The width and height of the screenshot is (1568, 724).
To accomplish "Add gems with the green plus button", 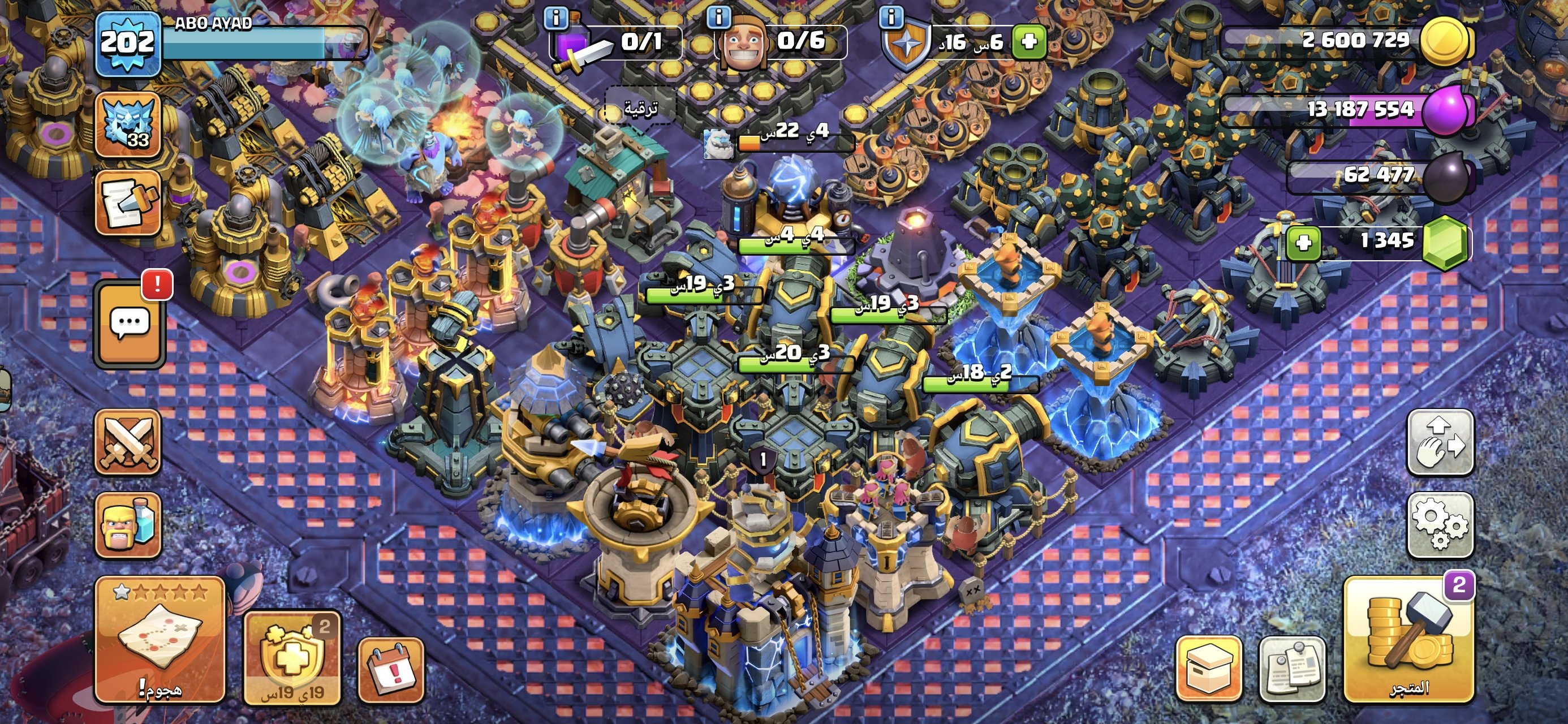I will 1303,243.
